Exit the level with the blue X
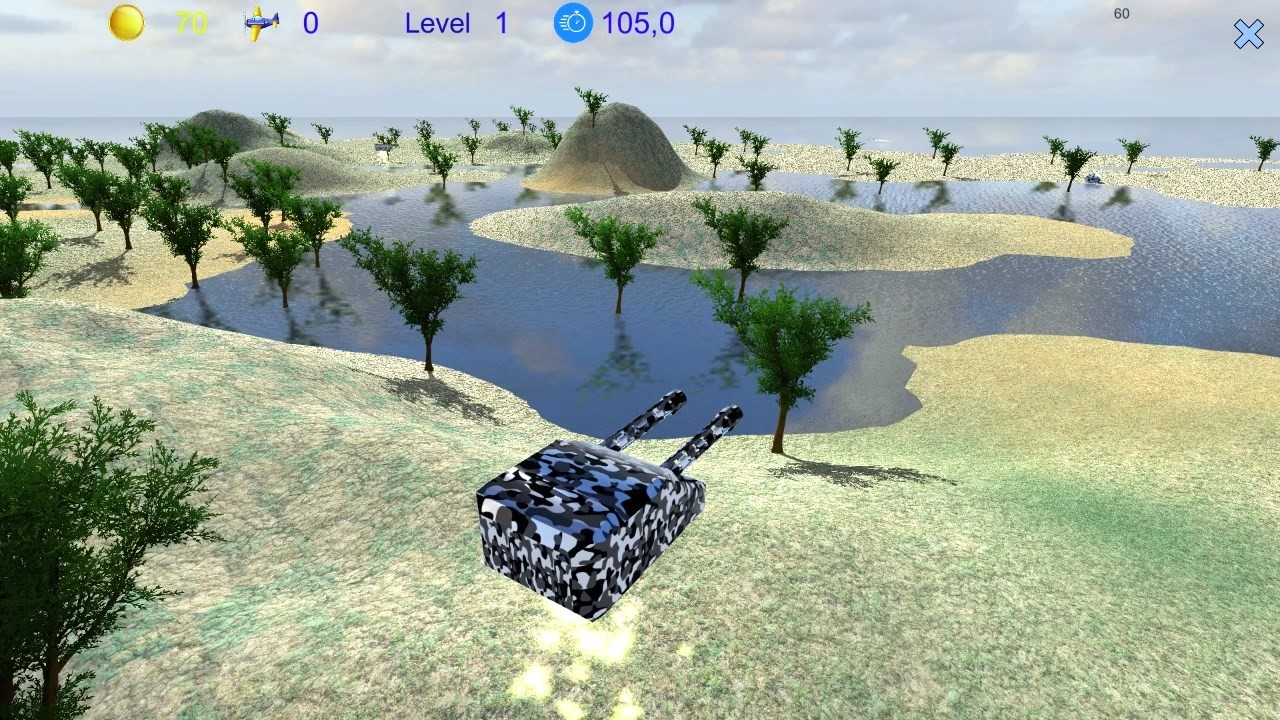 (x=1248, y=33)
